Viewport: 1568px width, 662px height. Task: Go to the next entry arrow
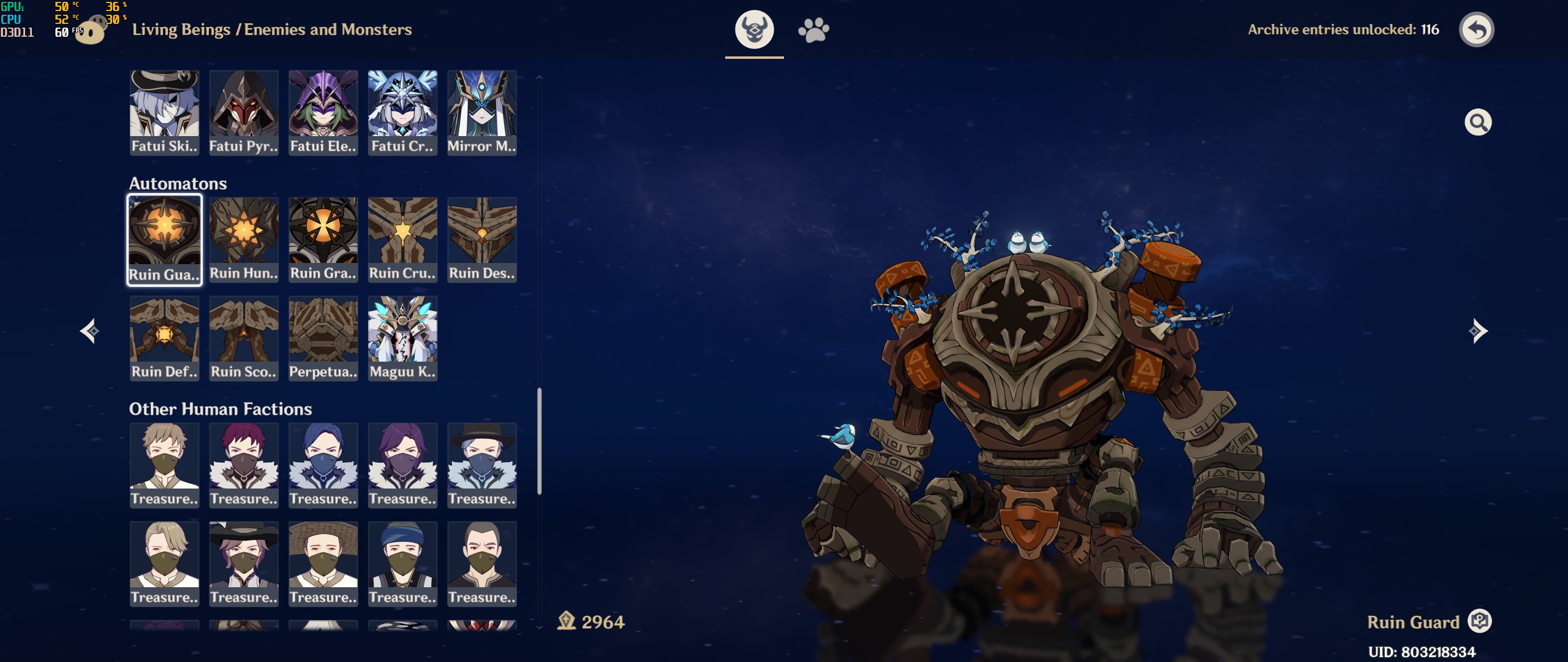tap(1477, 331)
